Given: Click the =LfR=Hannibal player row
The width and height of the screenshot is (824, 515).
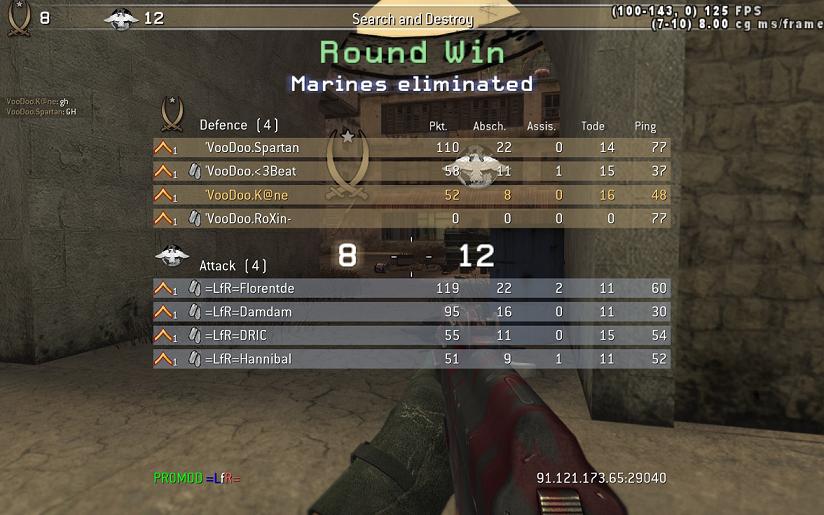Looking at the screenshot, I should point(248,358).
